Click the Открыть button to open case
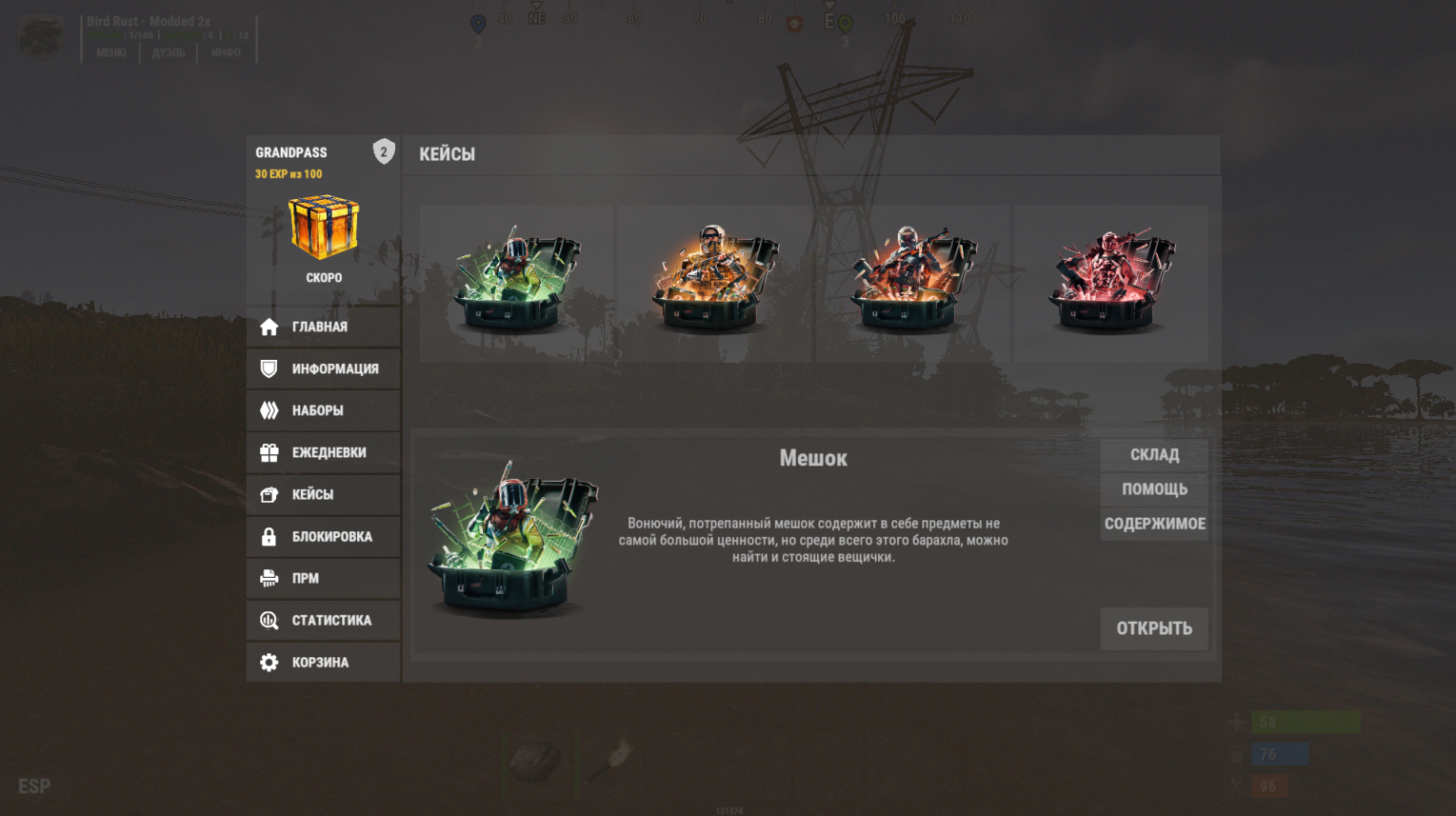This screenshot has height=816, width=1456. click(x=1154, y=628)
